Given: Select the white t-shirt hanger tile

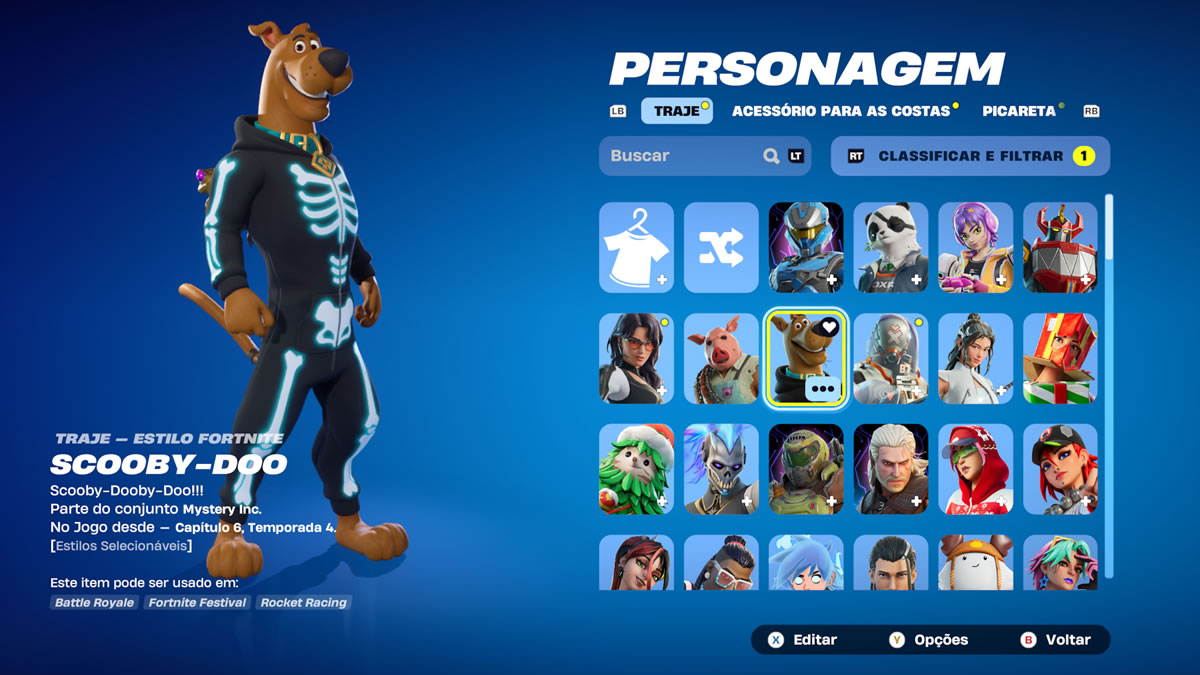Looking at the screenshot, I should (x=636, y=247).
